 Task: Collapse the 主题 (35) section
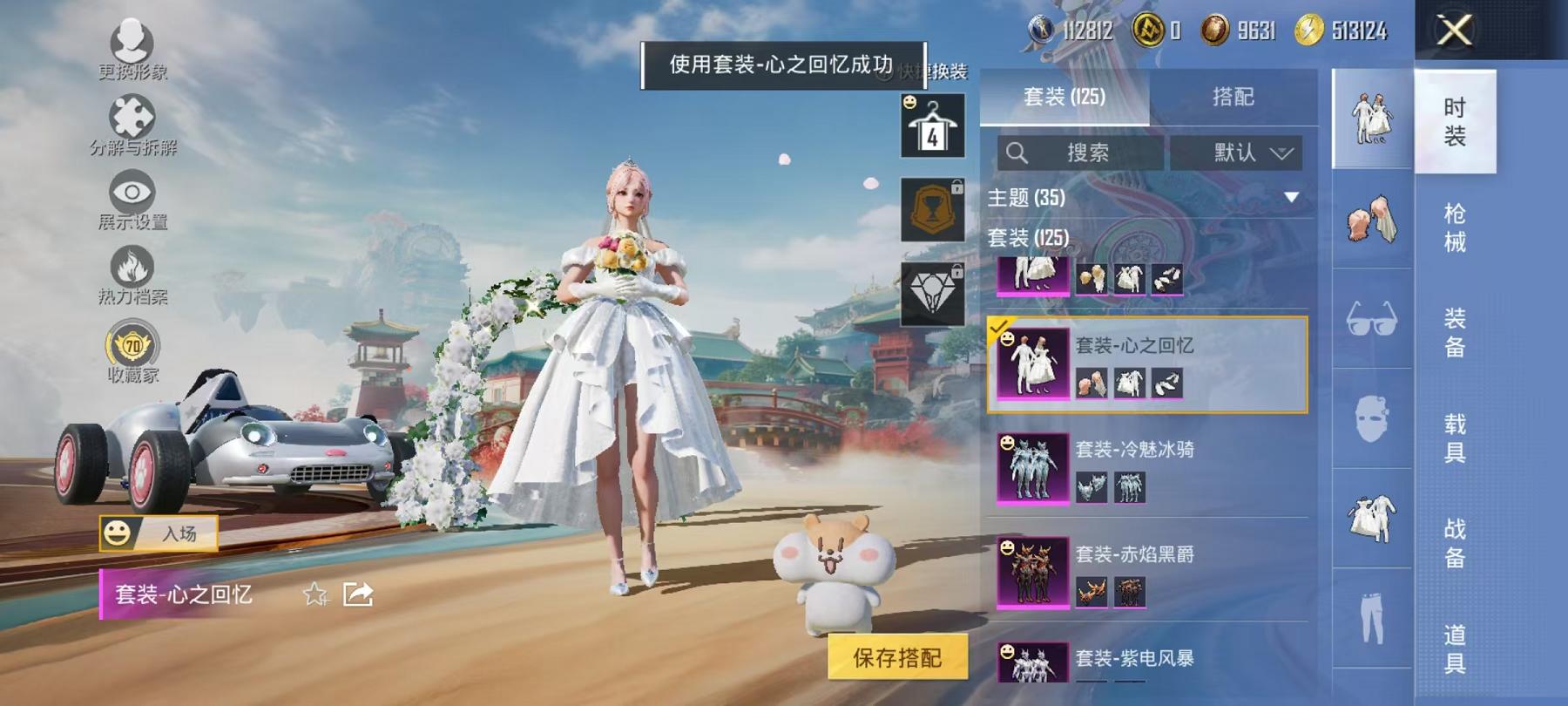point(1290,199)
